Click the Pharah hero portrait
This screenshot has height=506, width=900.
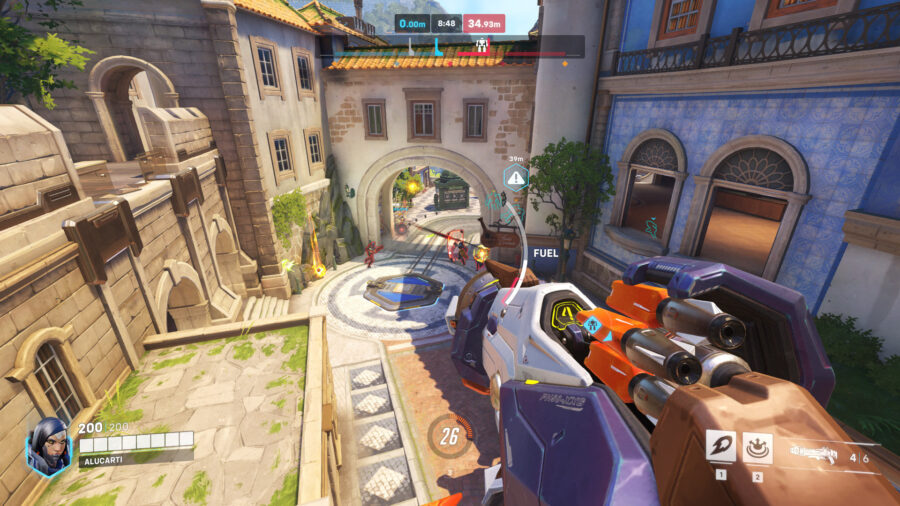(48, 446)
